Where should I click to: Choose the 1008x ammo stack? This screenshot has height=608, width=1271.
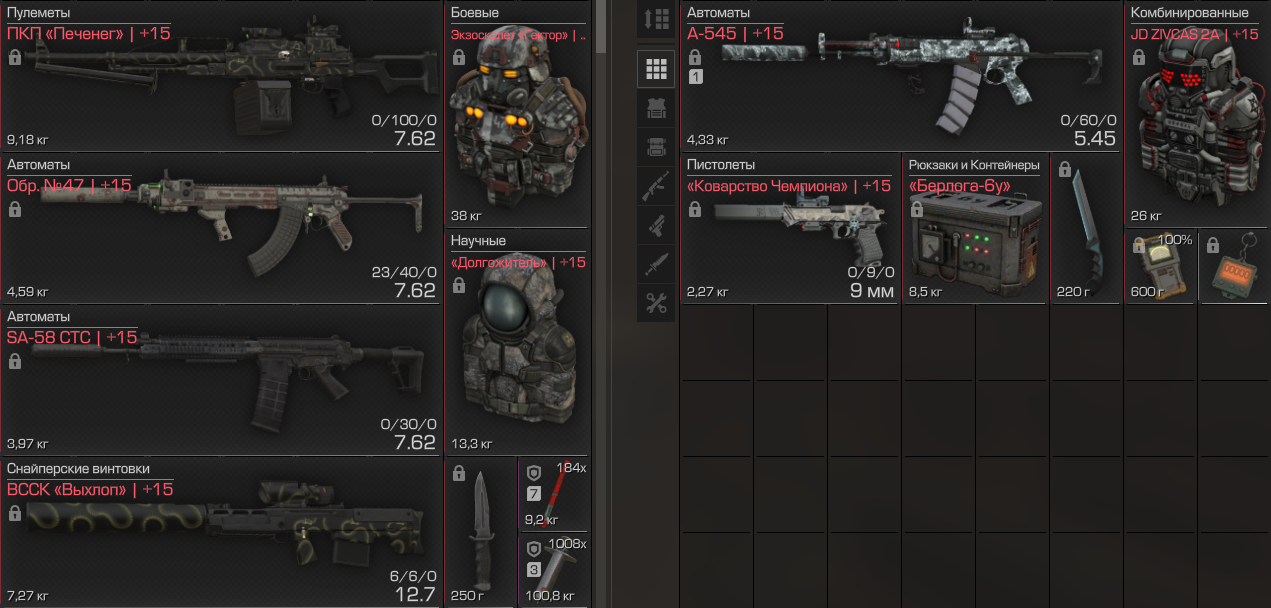tap(555, 569)
